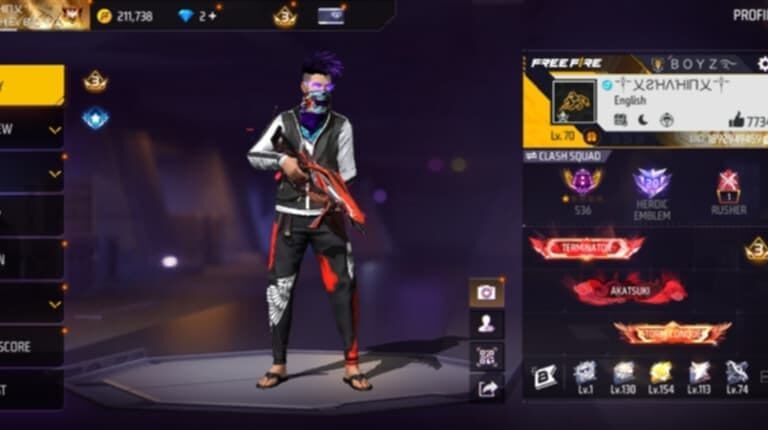Click the character silhouette icon button
The width and height of the screenshot is (768, 430).
tap(487, 323)
